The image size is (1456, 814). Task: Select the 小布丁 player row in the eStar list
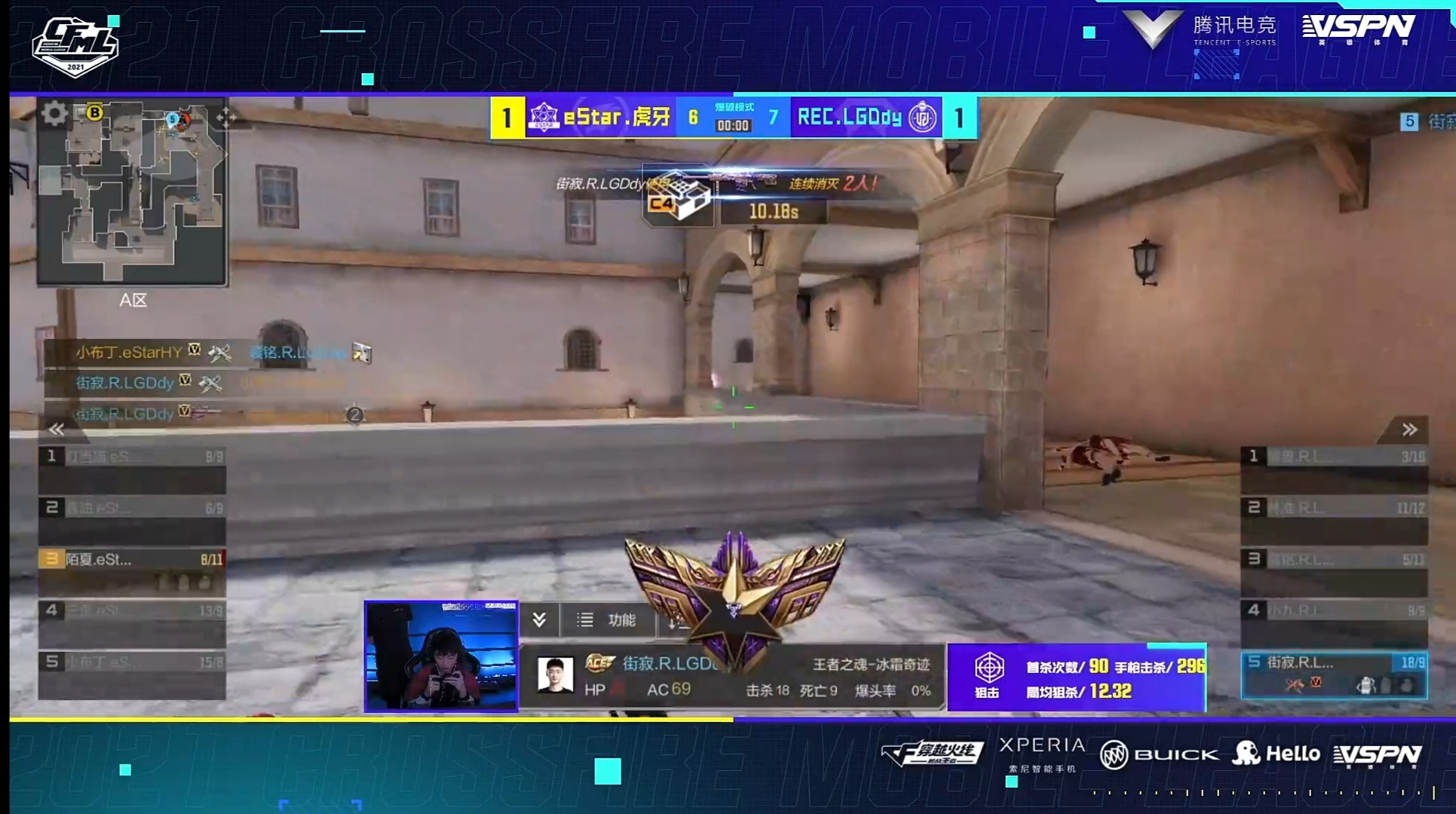(132, 672)
